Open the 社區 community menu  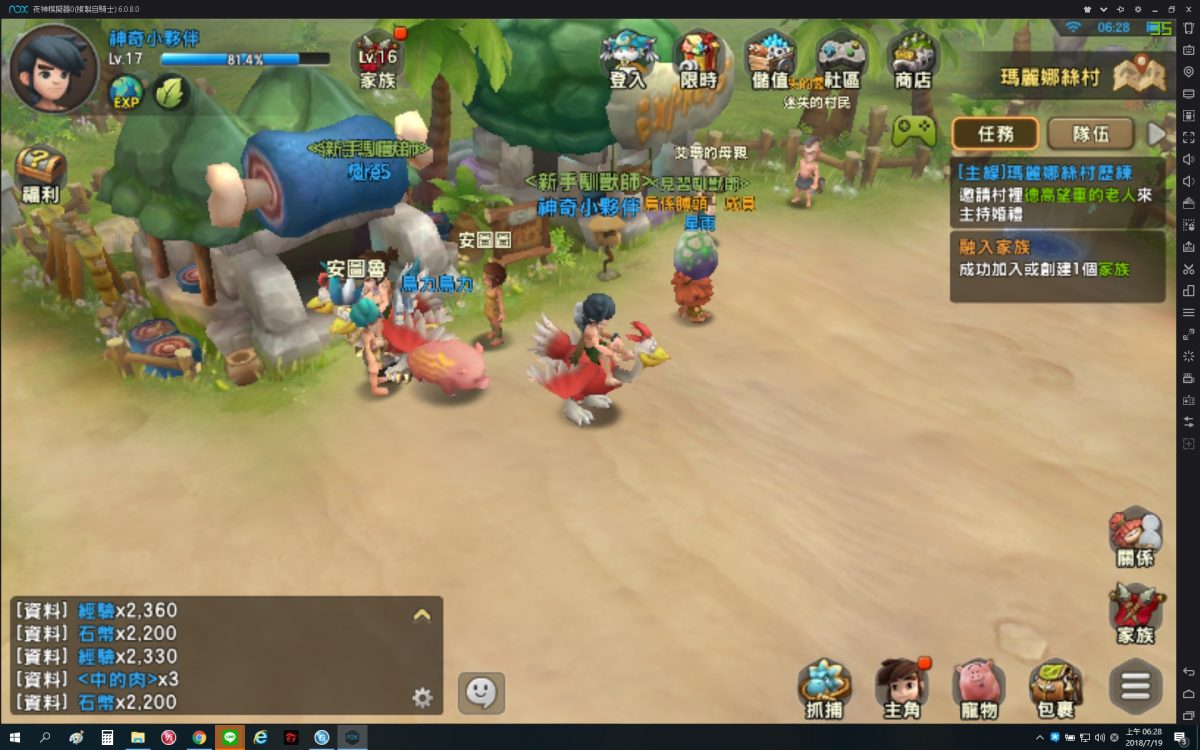tap(841, 60)
